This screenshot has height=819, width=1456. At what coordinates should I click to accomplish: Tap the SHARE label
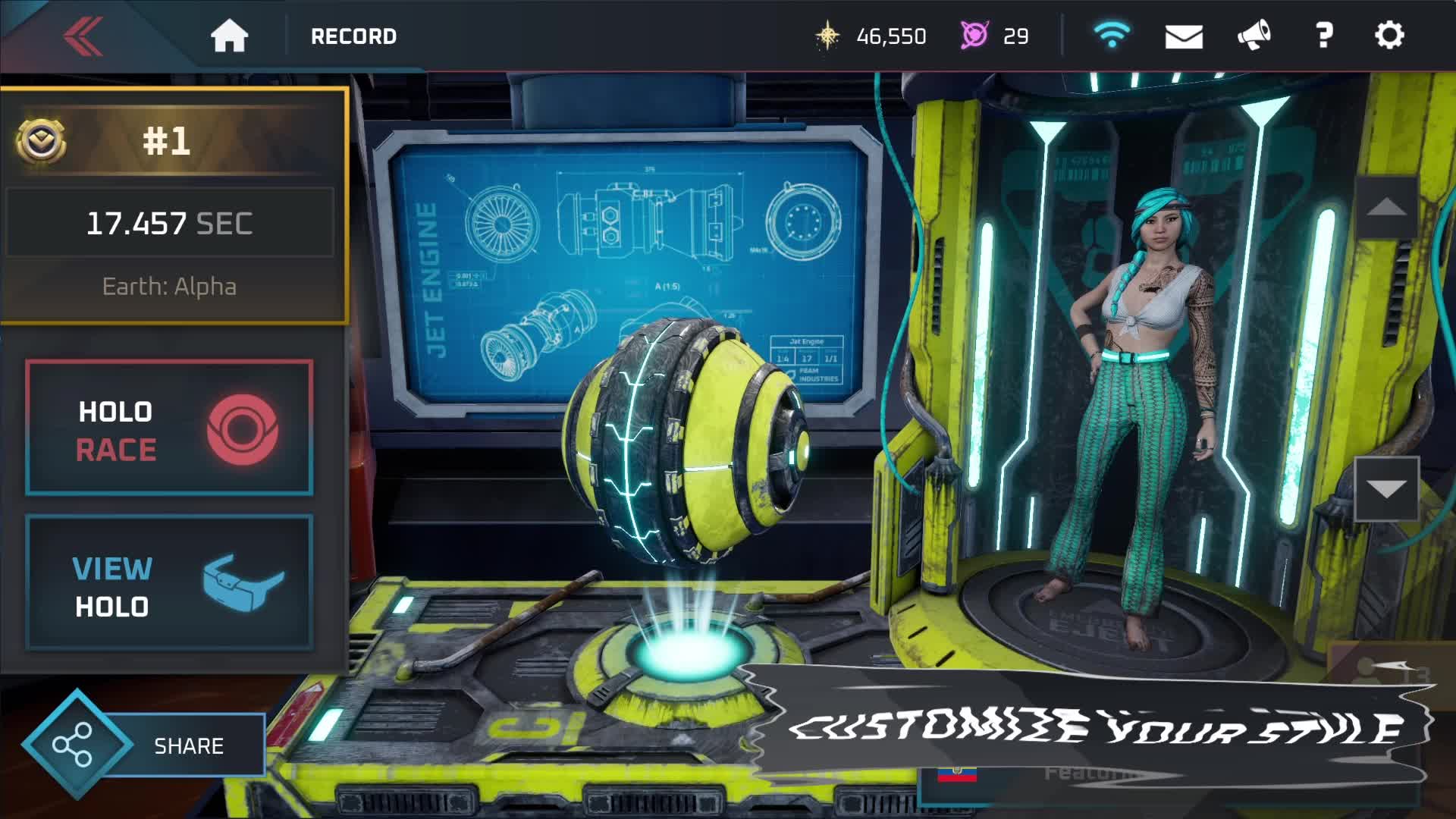pos(190,745)
